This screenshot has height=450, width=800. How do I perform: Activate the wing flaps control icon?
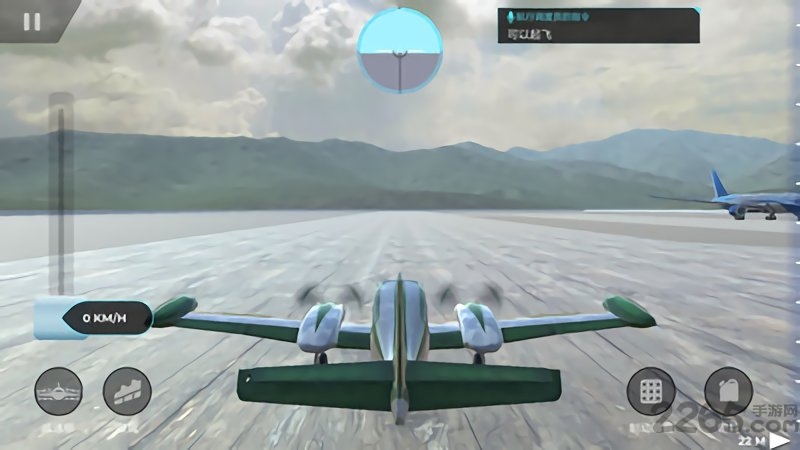tap(127, 392)
